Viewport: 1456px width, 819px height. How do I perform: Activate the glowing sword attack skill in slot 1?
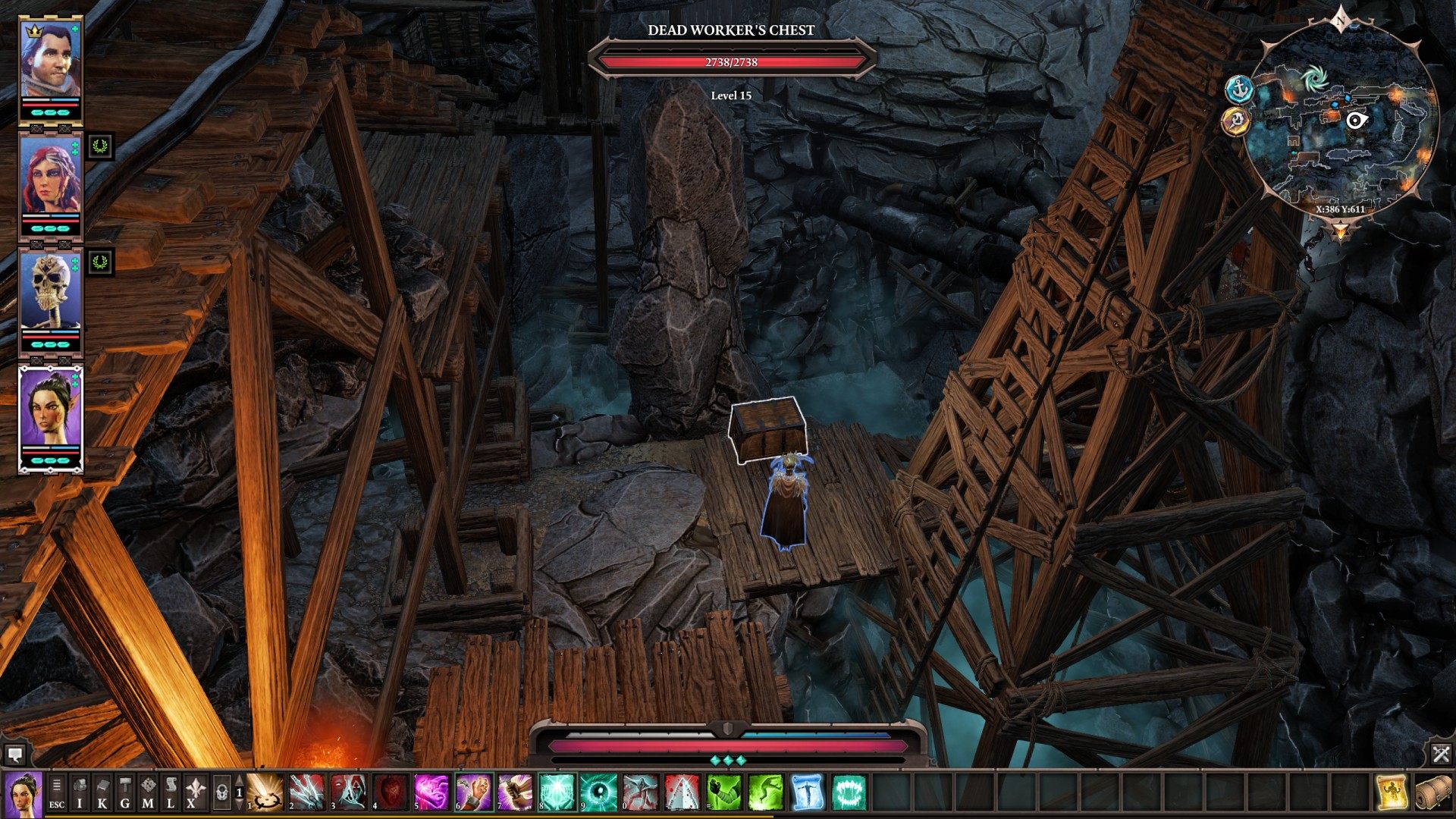pyautogui.click(x=265, y=792)
